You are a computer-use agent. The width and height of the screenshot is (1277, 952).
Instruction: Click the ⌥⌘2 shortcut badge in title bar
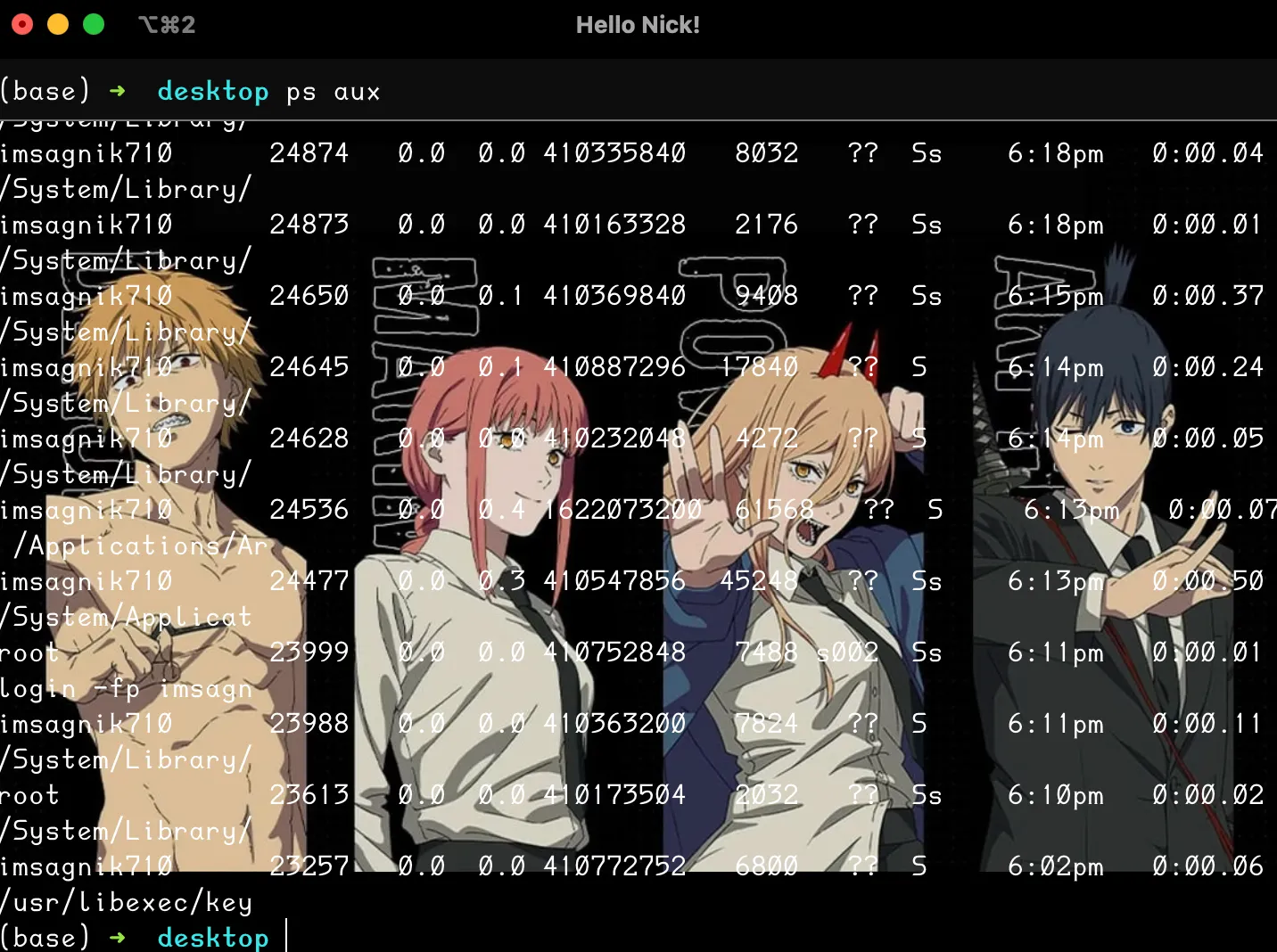point(166,24)
